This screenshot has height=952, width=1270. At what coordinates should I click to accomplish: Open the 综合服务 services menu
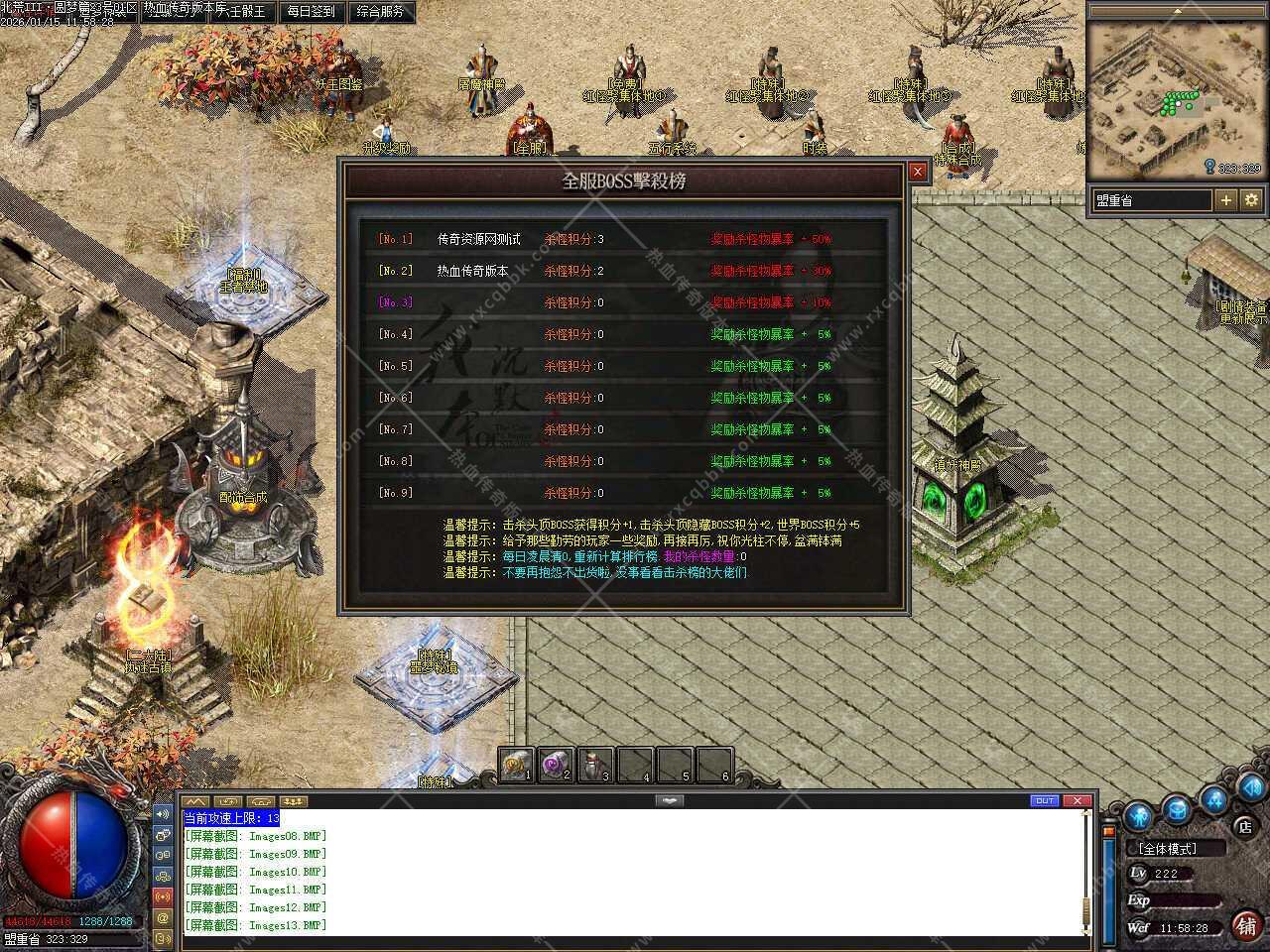click(379, 12)
